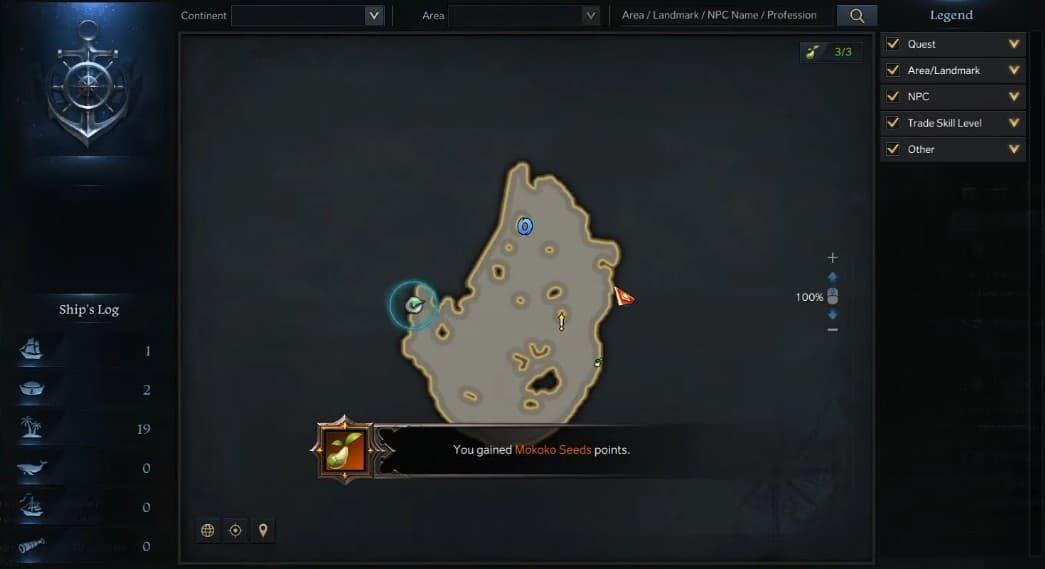Expand the Quest legend arrow
This screenshot has height=569, width=1045.
(x=1014, y=44)
